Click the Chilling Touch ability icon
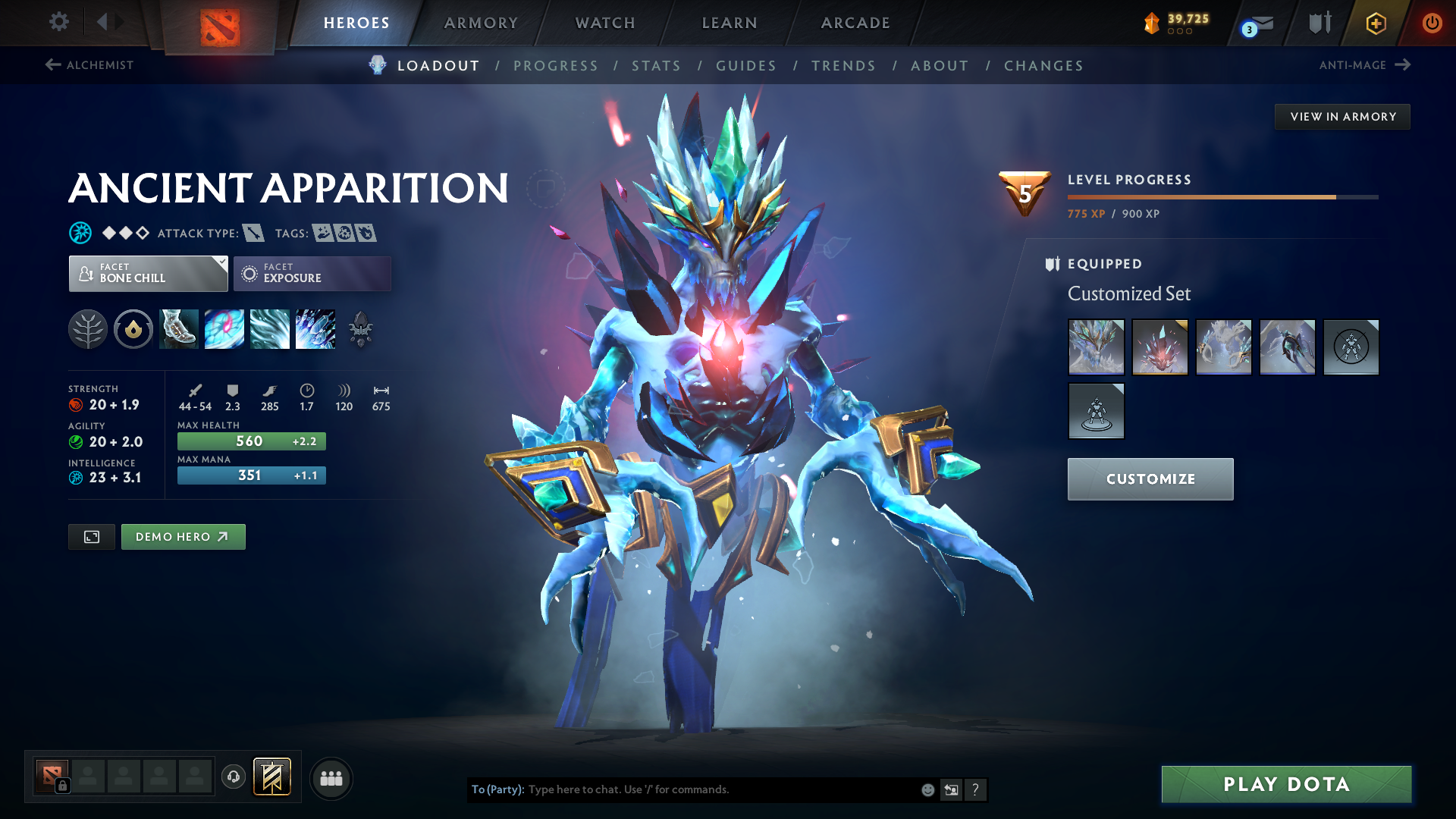The image size is (1456, 819). pos(269,329)
